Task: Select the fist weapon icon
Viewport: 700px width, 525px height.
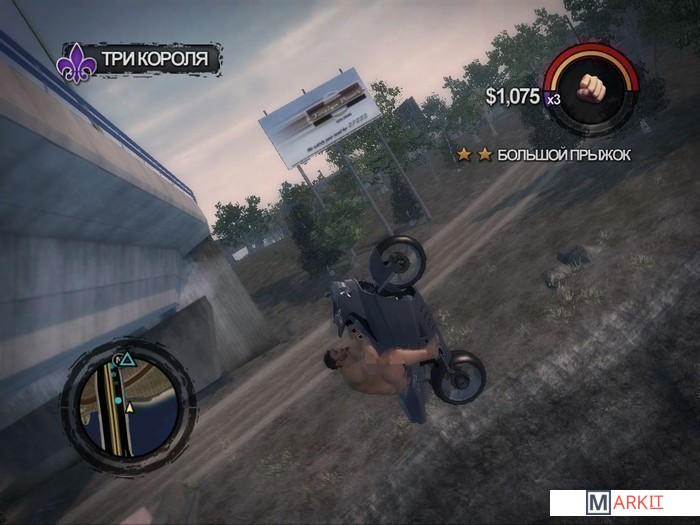Action: [x=595, y=87]
